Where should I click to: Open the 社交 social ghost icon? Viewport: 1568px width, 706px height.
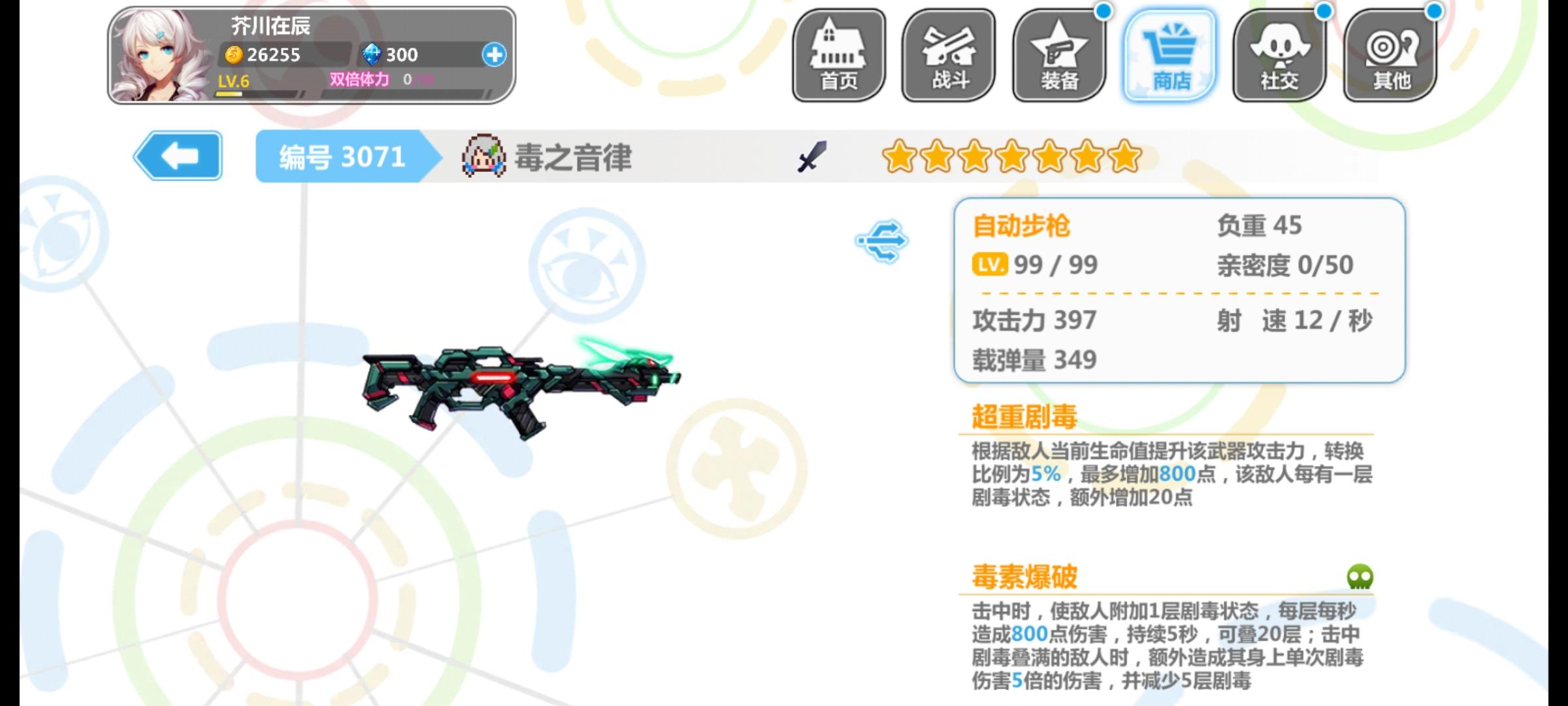1279,52
